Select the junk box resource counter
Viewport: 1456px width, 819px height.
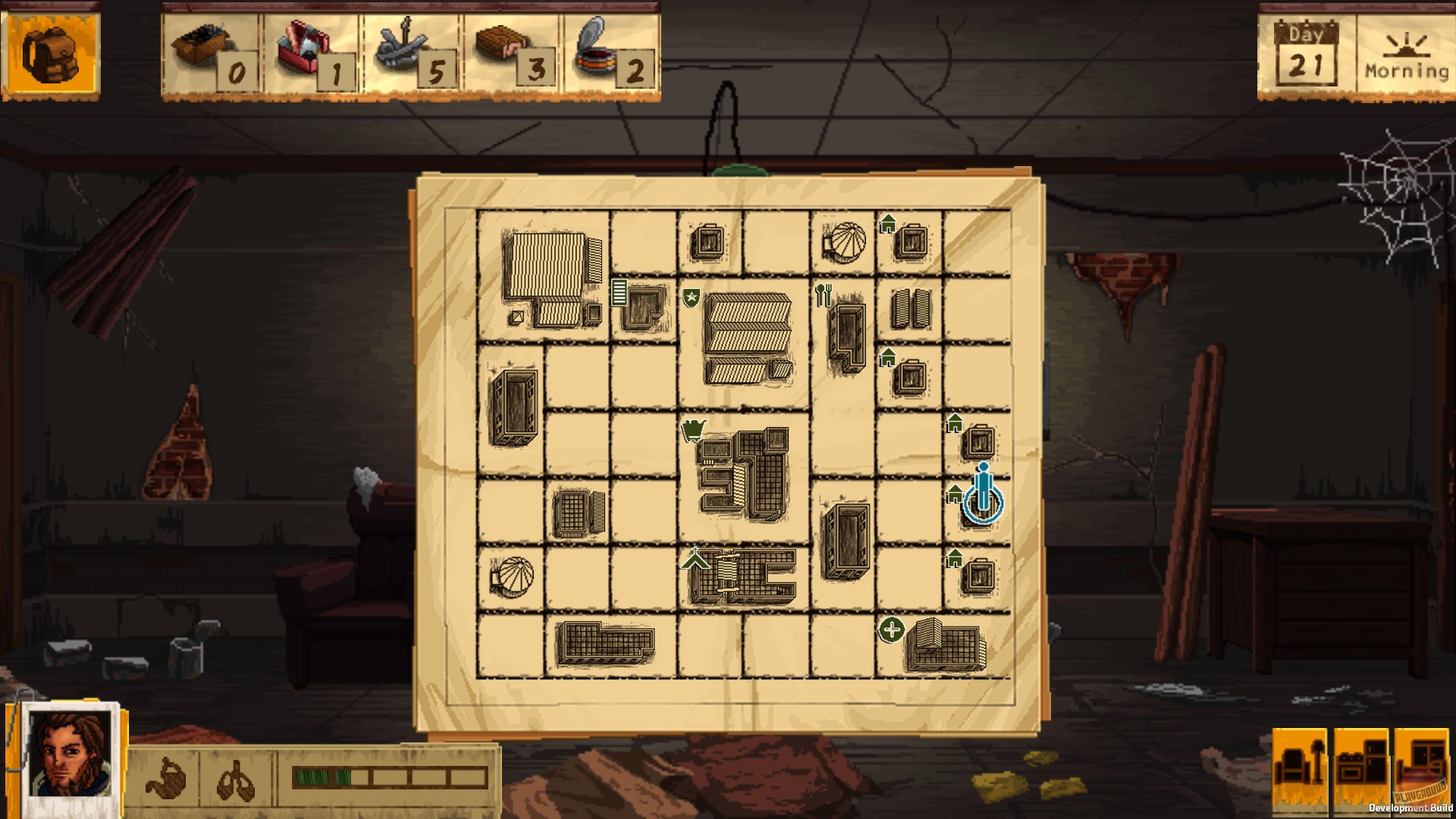coord(205,49)
